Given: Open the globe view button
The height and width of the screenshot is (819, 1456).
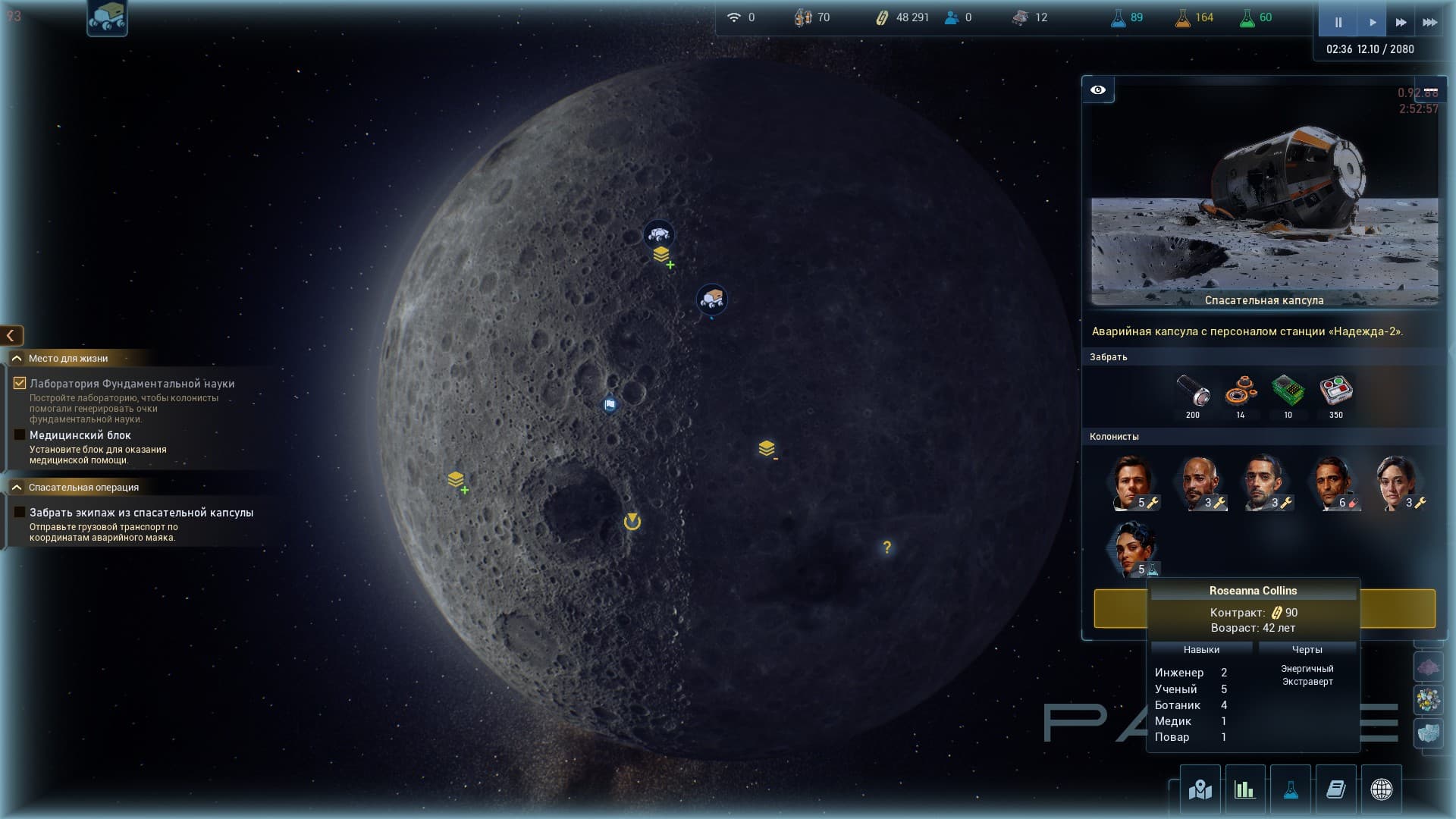Looking at the screenshot, I should click(1381, 789).
